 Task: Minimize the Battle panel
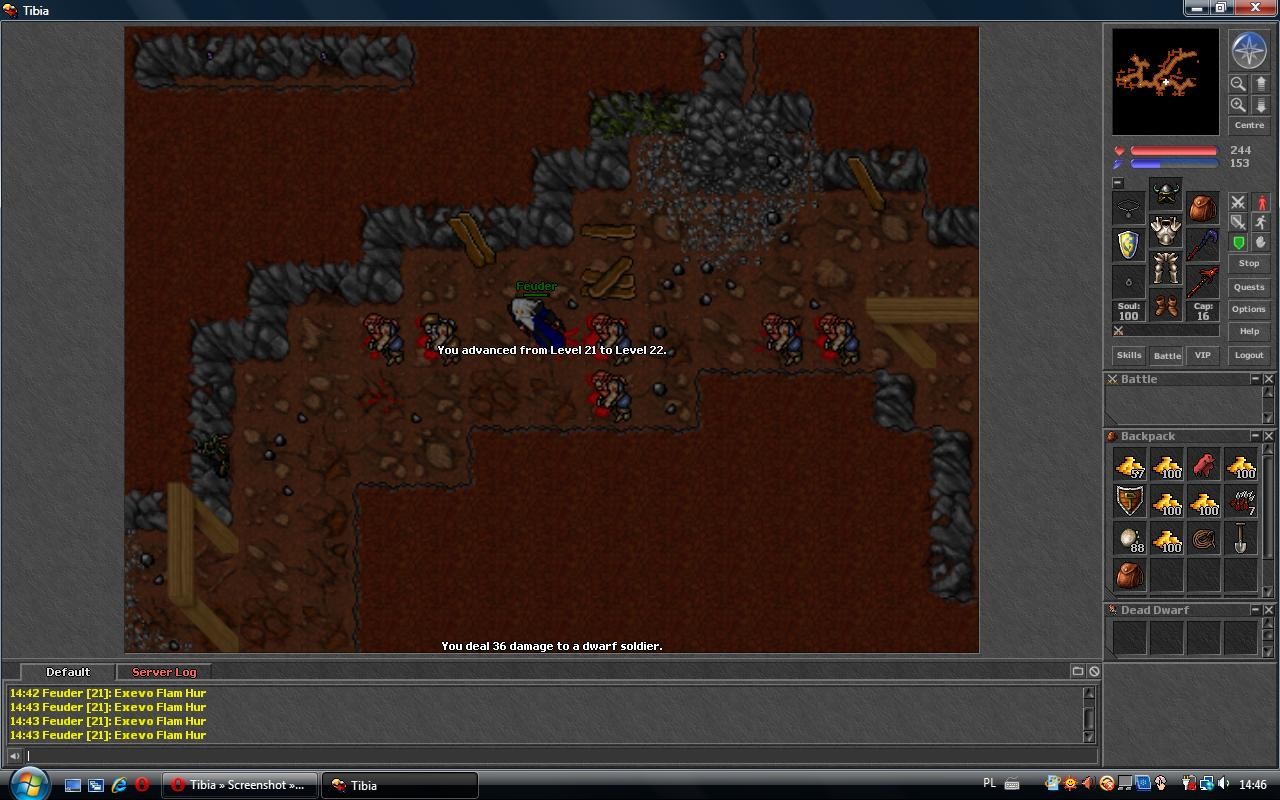(x=1255, y=379)
